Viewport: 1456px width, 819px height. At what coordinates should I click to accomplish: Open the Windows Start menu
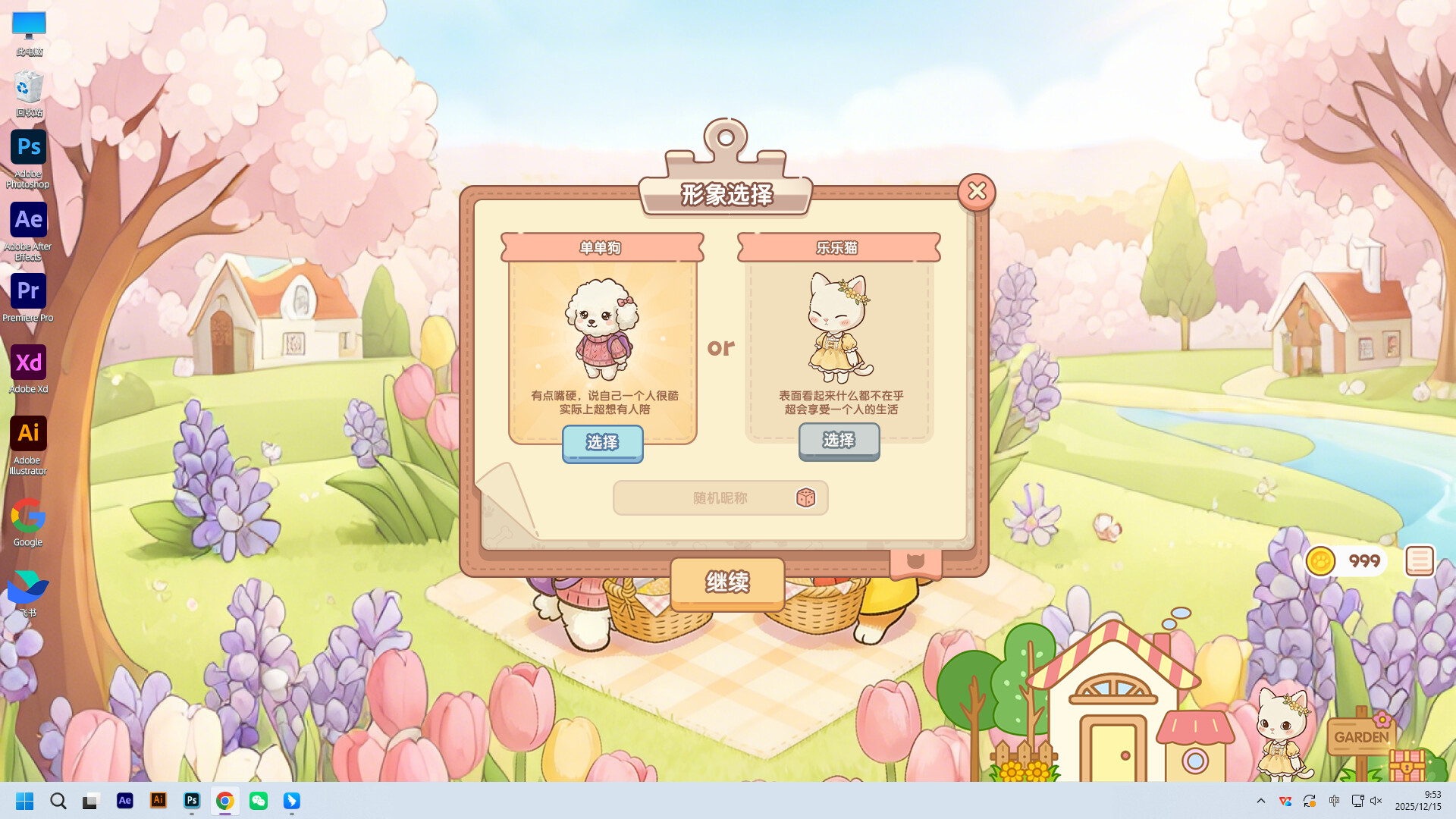[25, 800]
